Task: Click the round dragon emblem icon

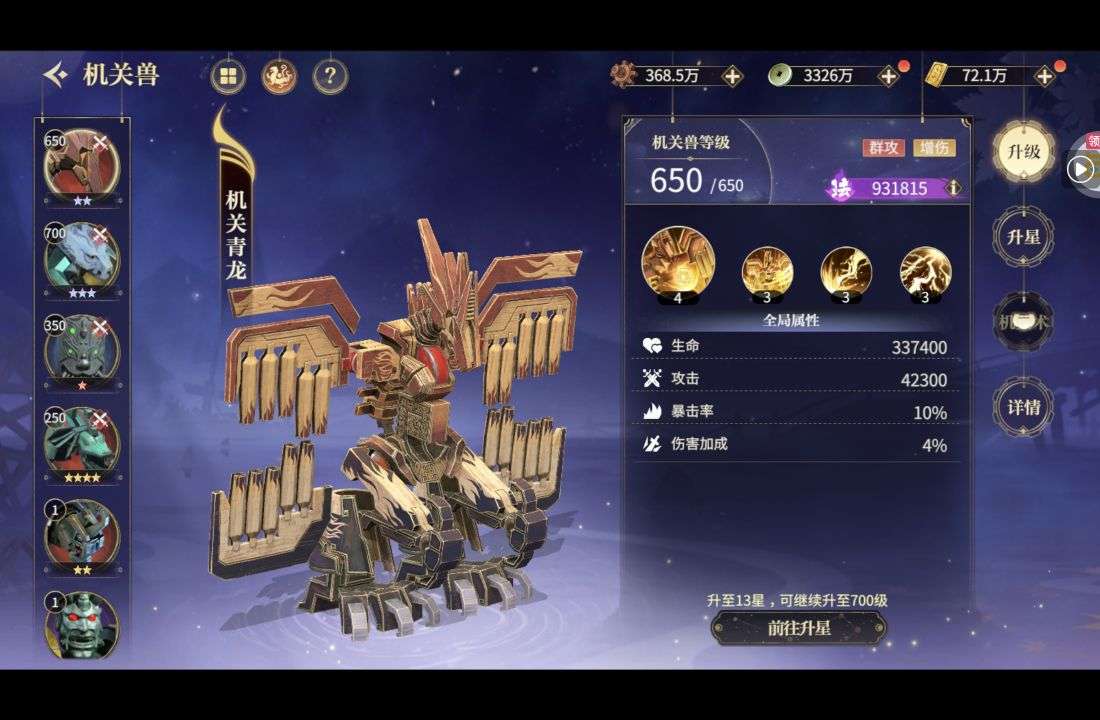Action: click(x=279, y=75)
